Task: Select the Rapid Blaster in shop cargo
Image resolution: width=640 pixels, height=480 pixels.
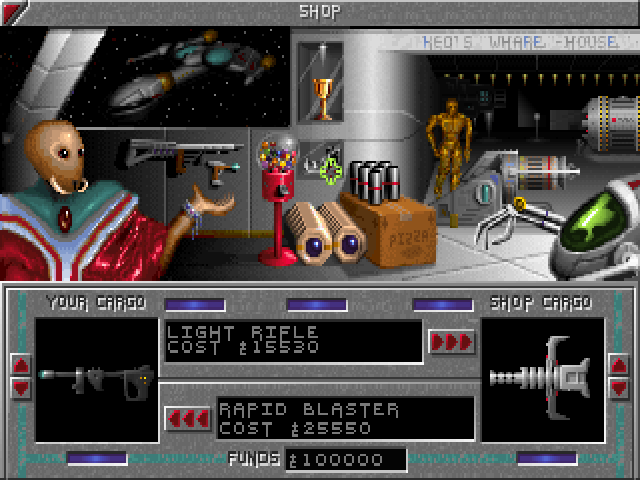Action: click(542, 379)
